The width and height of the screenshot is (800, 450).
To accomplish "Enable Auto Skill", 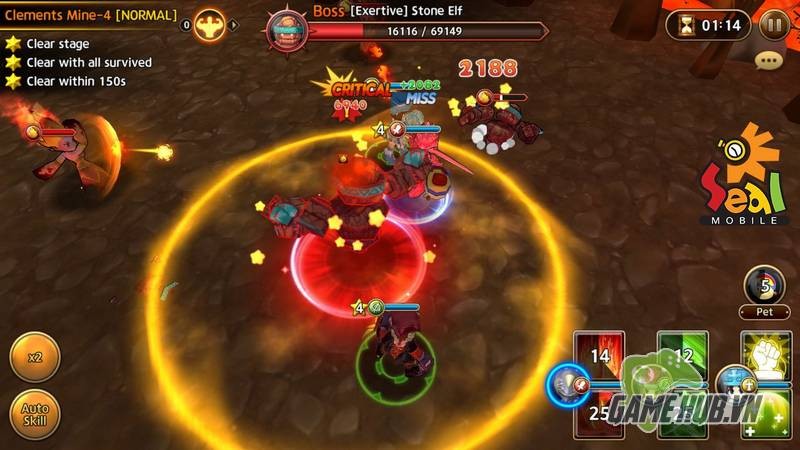I will [x=35, y=414].
